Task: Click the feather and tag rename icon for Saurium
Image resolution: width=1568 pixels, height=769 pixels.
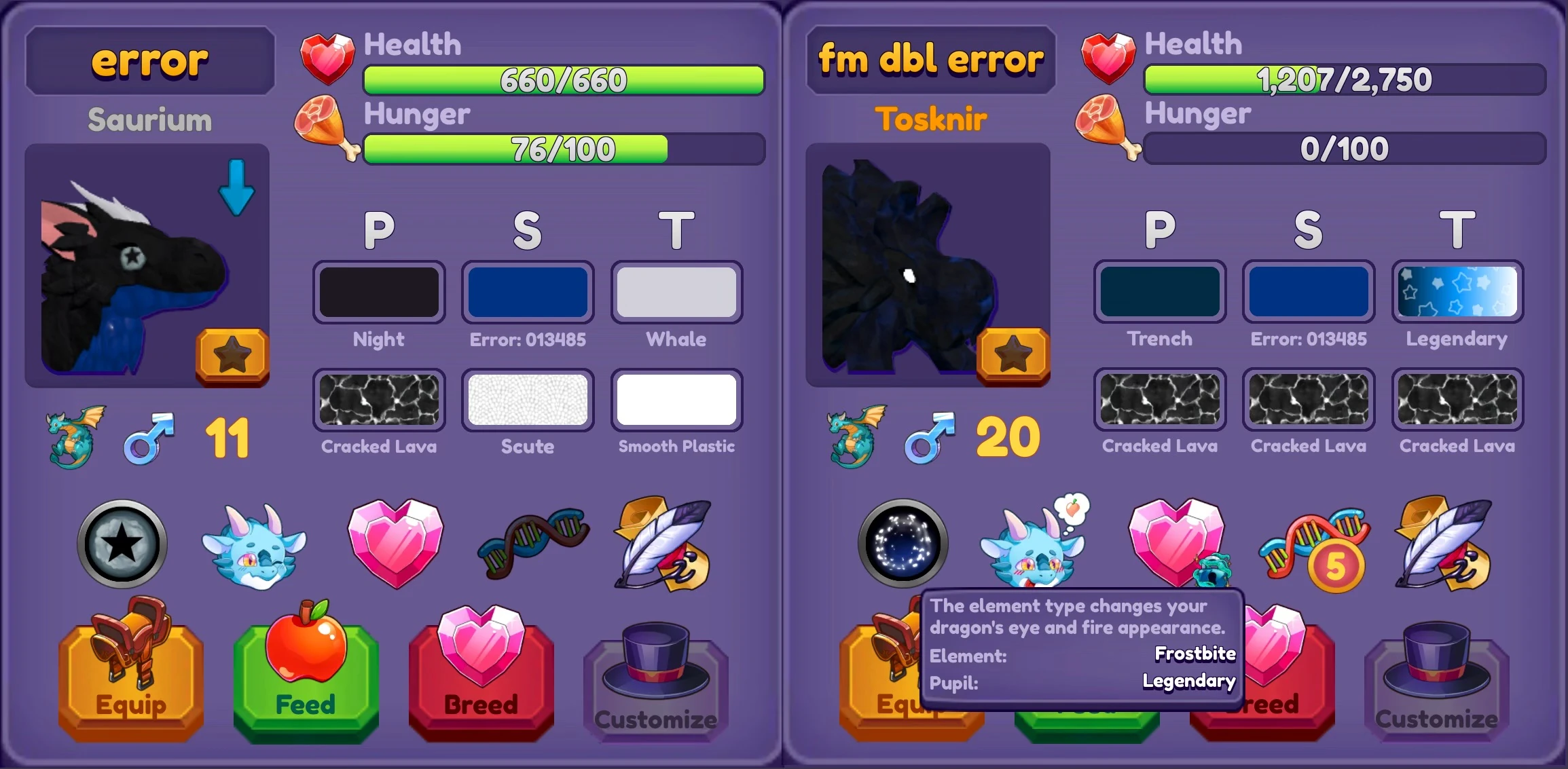Action: (x=662, y=543)
